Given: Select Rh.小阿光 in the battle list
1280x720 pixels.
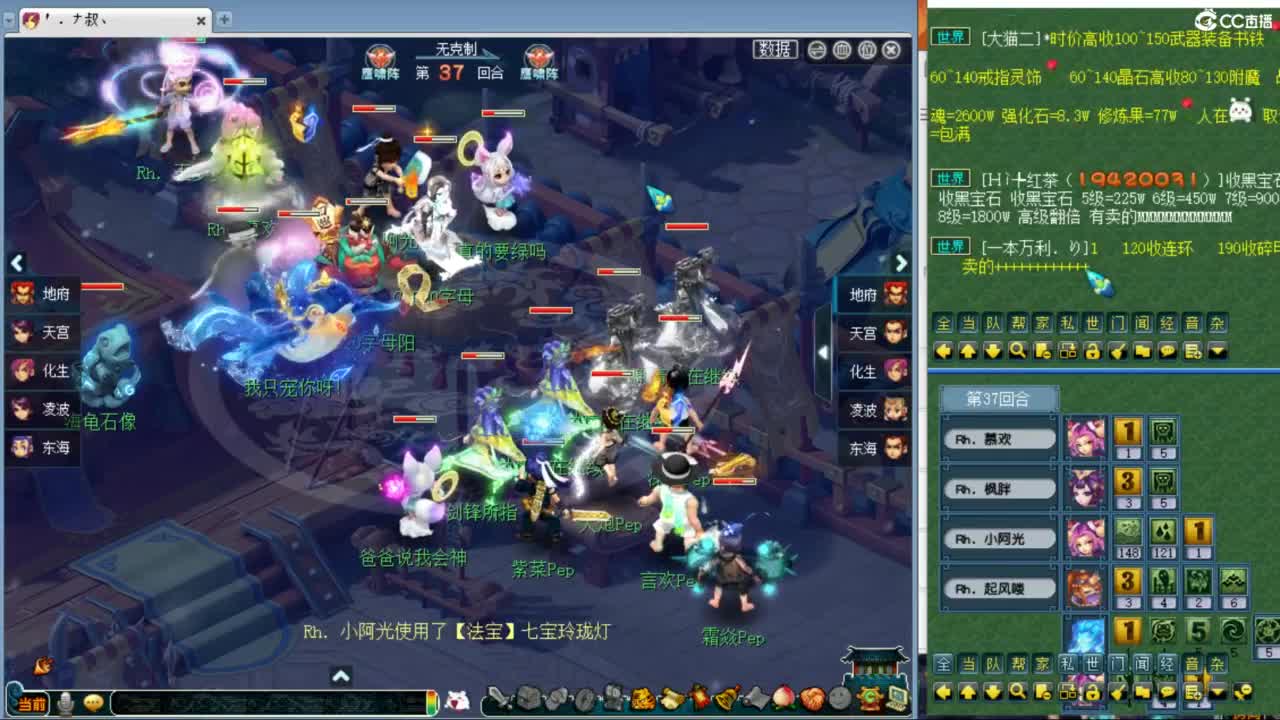Looking at the screenshot, I should pyautogui.click(x=998, y=538).
